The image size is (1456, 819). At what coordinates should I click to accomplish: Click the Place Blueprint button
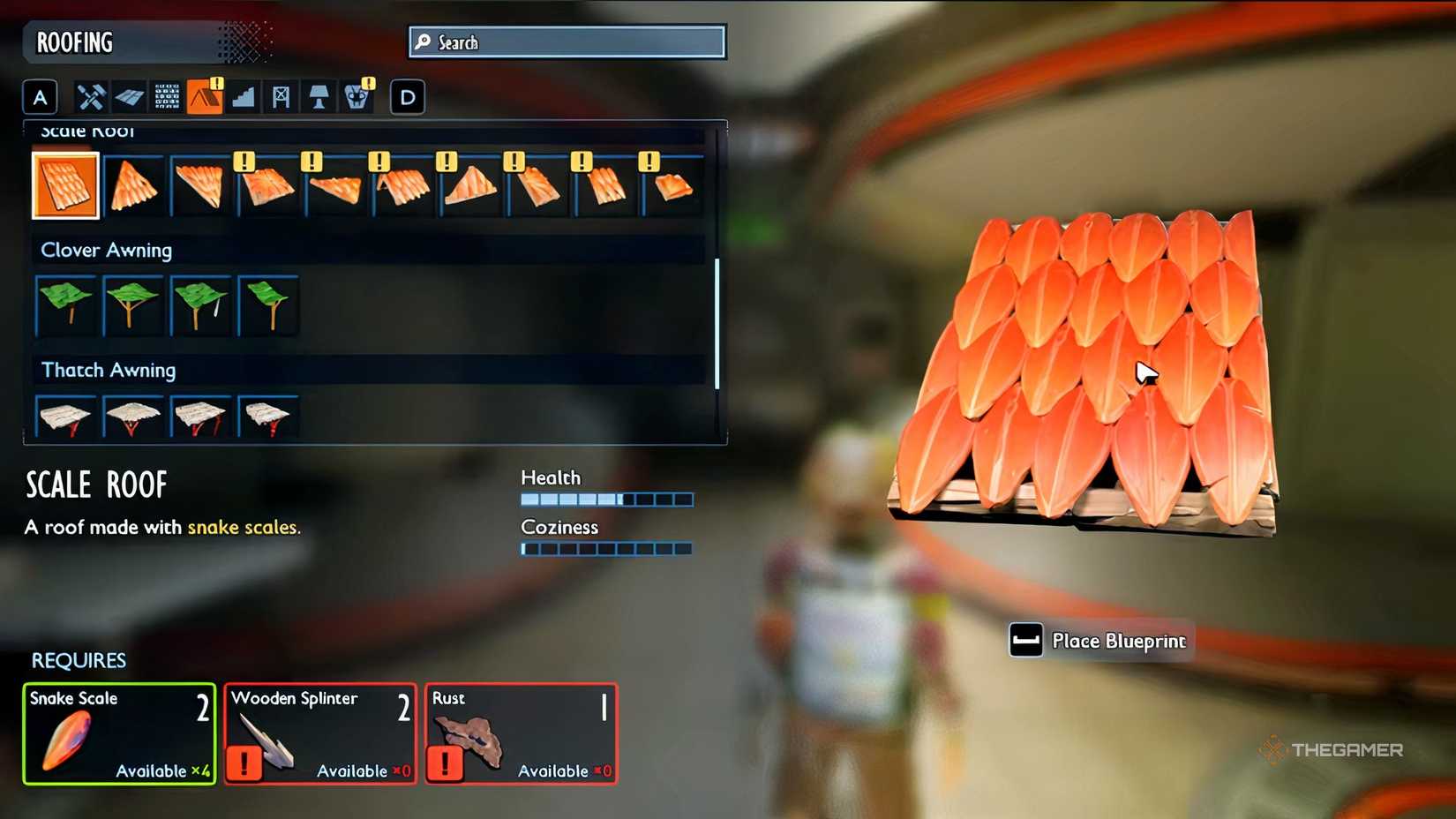pos(1099,641)
